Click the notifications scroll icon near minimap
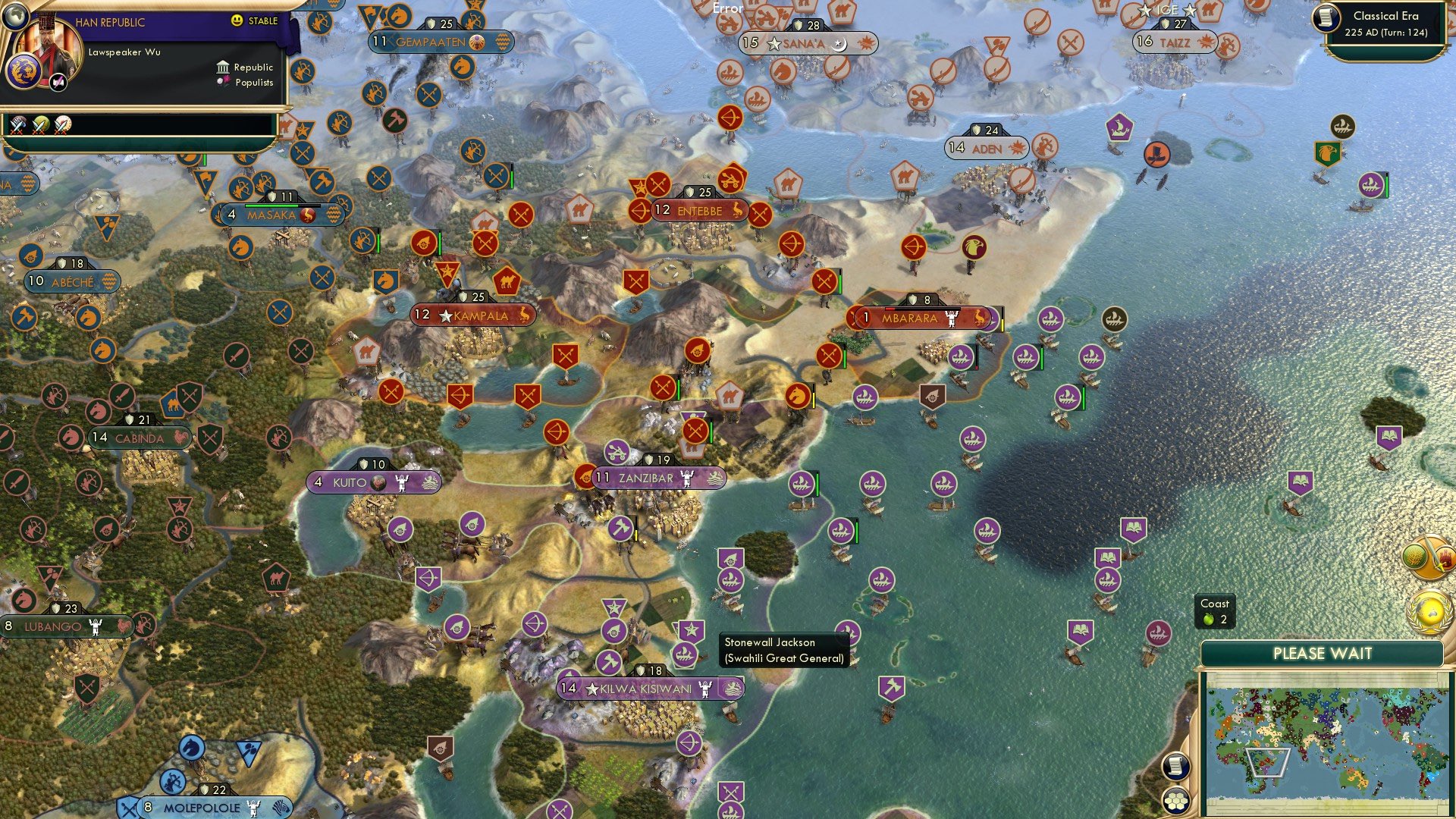This screenshot has width=1456, height=819. click(1175, 767)
